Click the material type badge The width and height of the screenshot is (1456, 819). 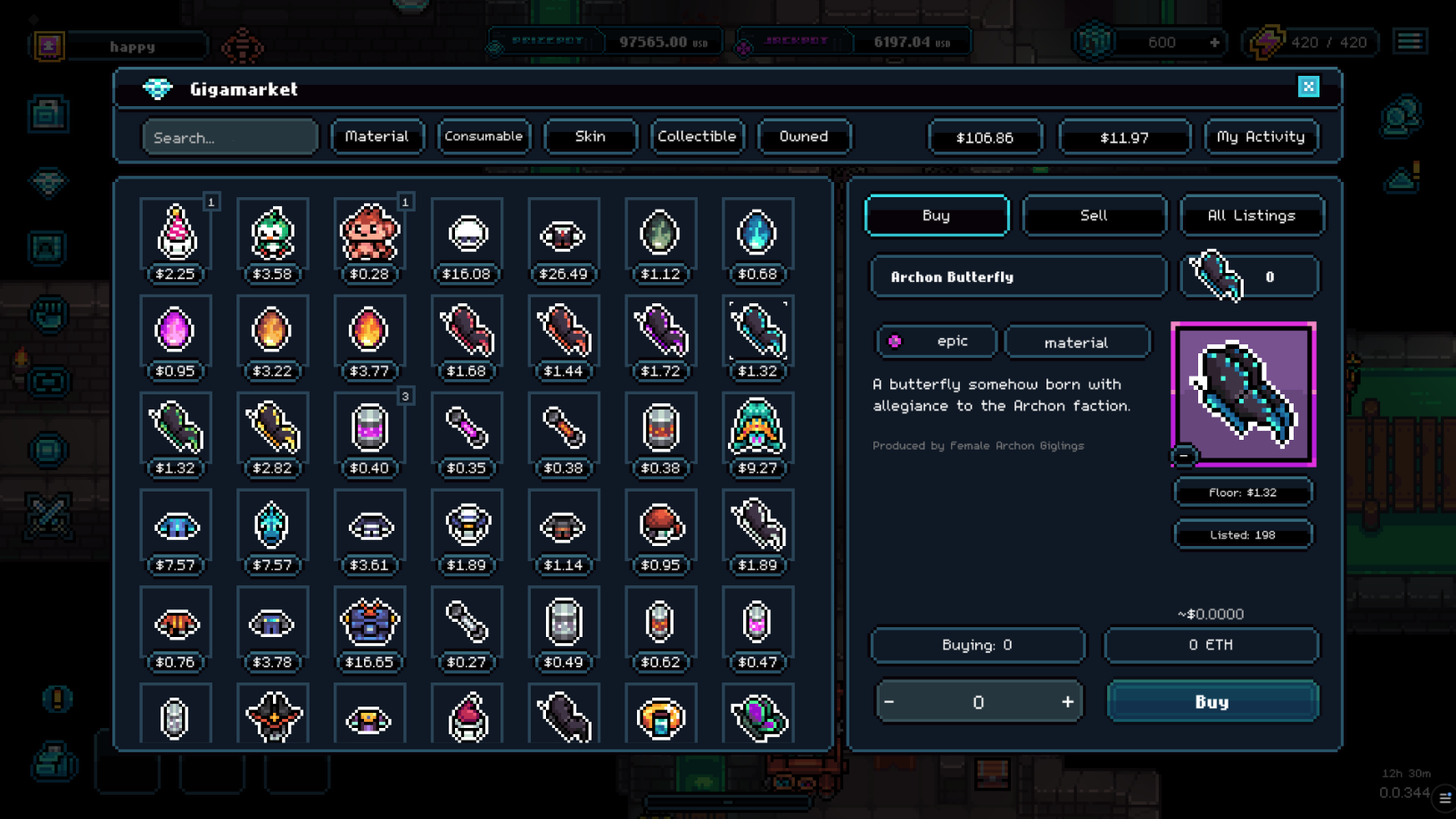(x=1078, y=341)
